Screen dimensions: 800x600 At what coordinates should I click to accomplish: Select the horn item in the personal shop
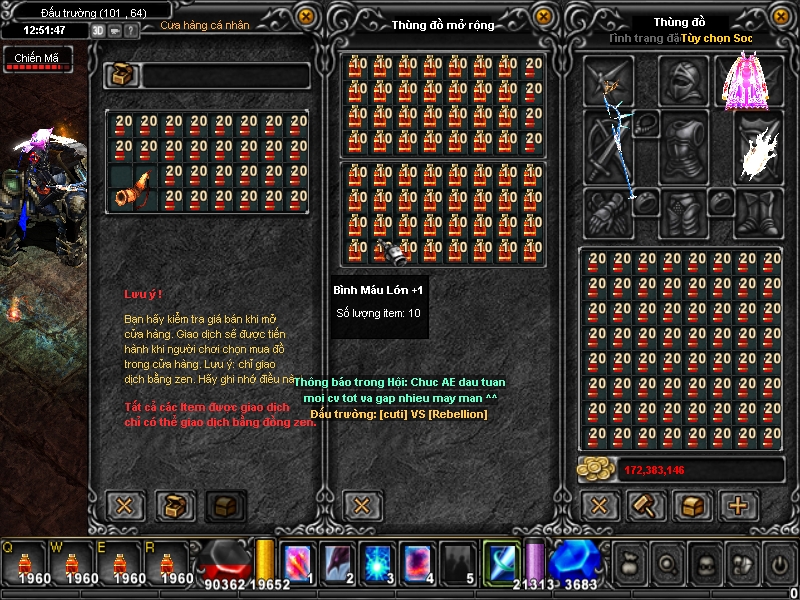pyautogui.click(x=134, y=188)
